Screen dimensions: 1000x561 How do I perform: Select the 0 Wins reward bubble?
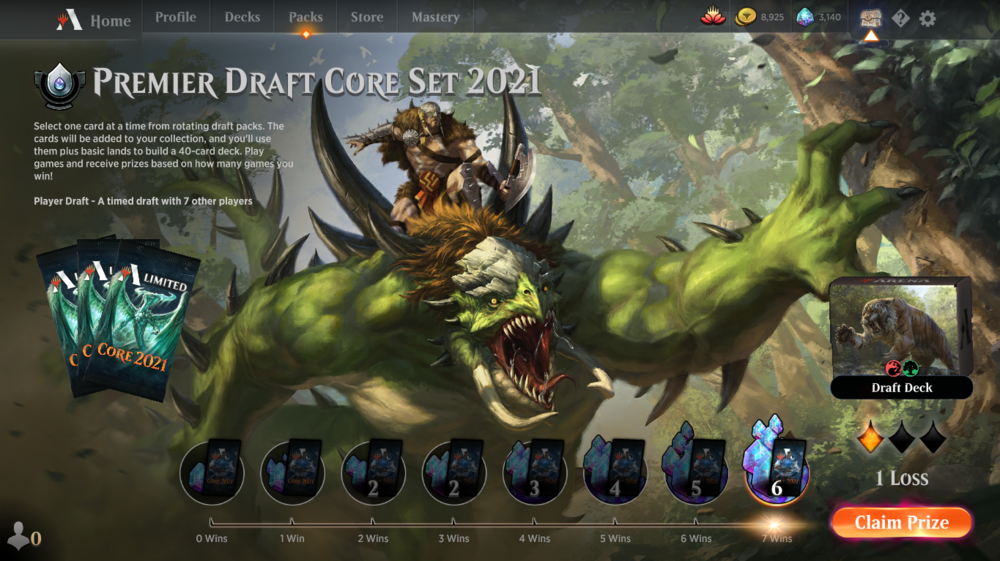pos(212,471)
